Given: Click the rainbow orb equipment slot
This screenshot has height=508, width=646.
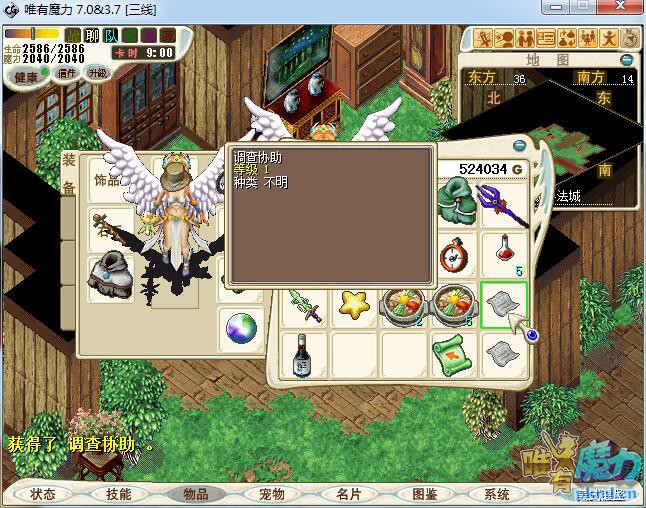Looking at the screenshot, I should coord(242,327).
